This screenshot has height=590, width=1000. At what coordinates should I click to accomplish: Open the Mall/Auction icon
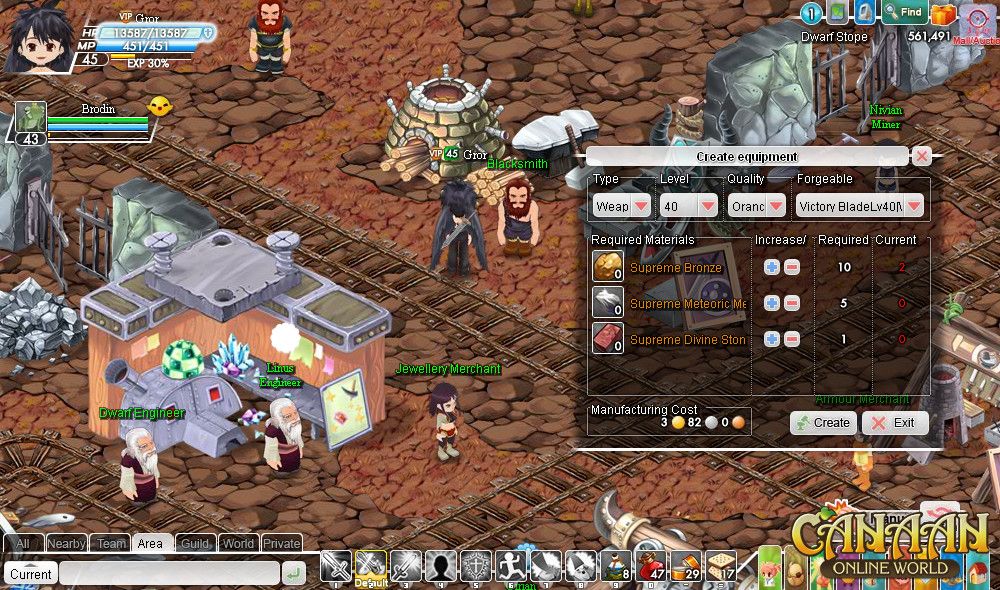[974, 20]
